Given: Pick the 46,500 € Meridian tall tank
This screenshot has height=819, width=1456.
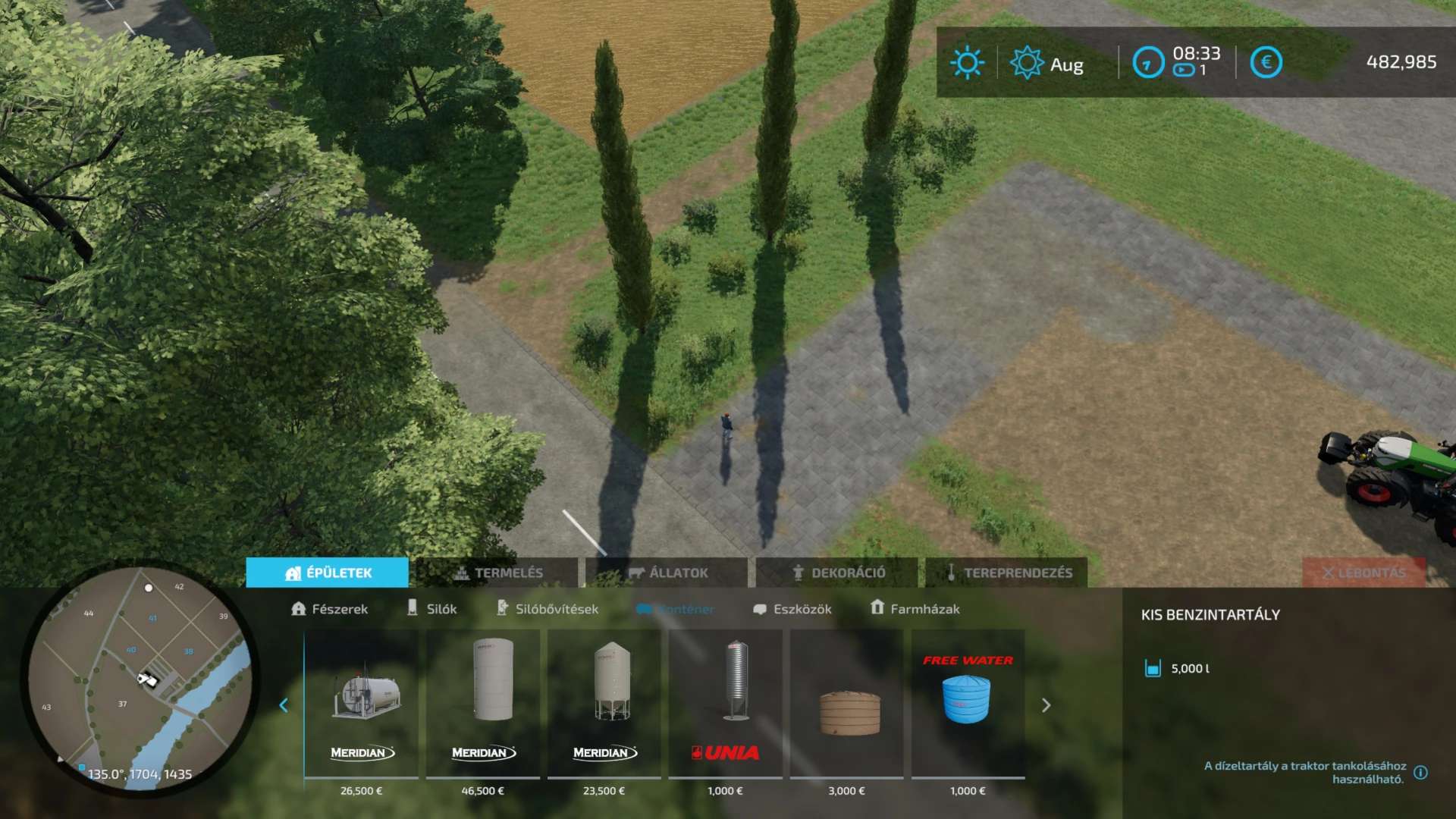Looking at the screenshot, I should [x=483, y=704].
